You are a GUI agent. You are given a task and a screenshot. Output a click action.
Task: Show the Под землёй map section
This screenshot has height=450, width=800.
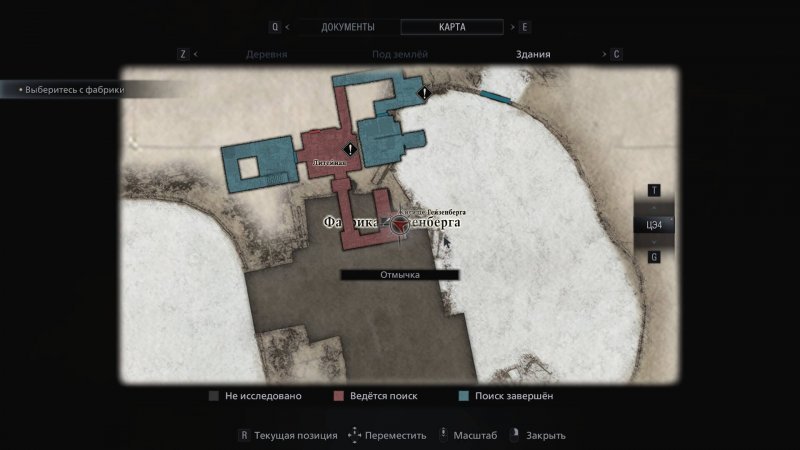(x=402, y=55)
